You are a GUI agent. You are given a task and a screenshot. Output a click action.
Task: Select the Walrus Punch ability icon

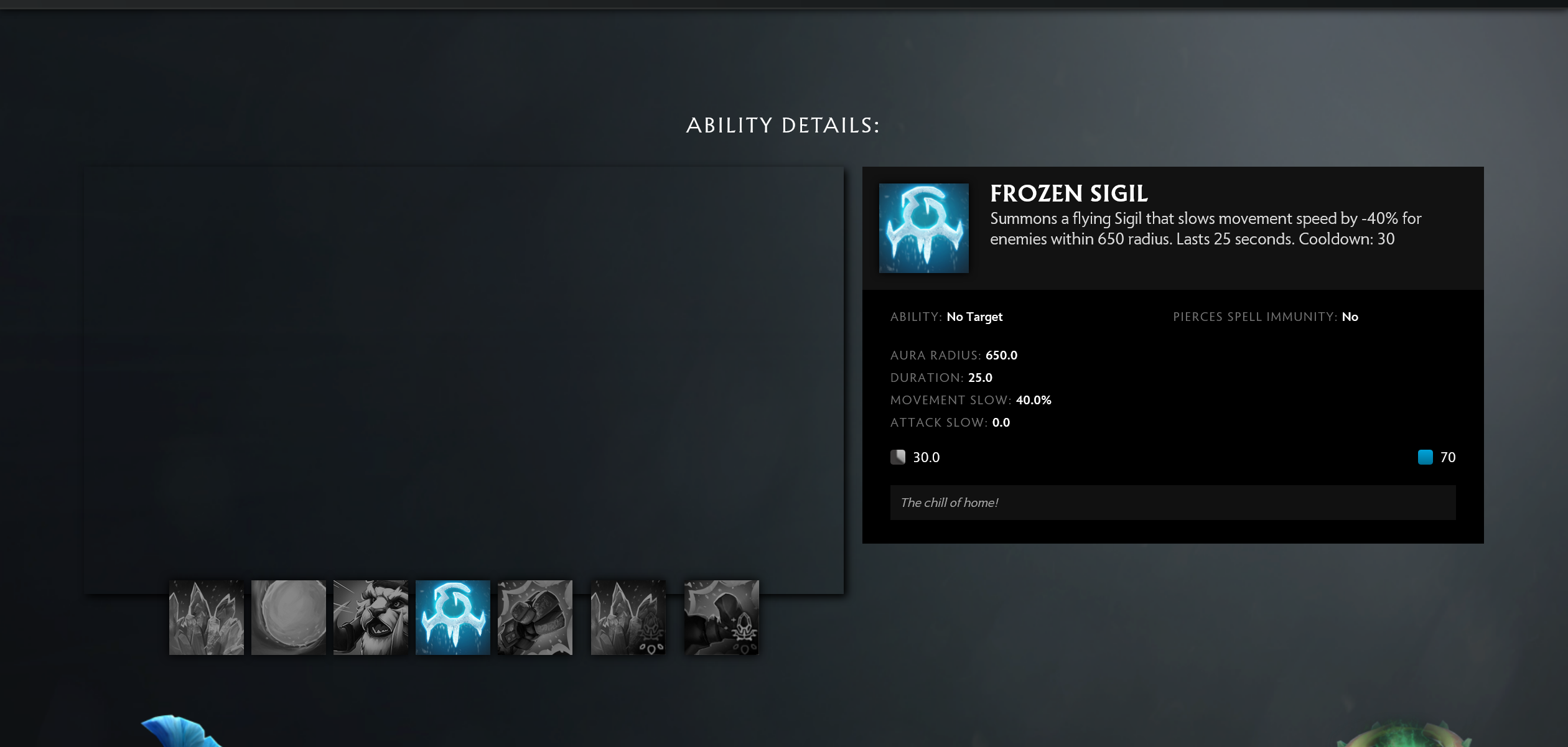tap(534, 617)
